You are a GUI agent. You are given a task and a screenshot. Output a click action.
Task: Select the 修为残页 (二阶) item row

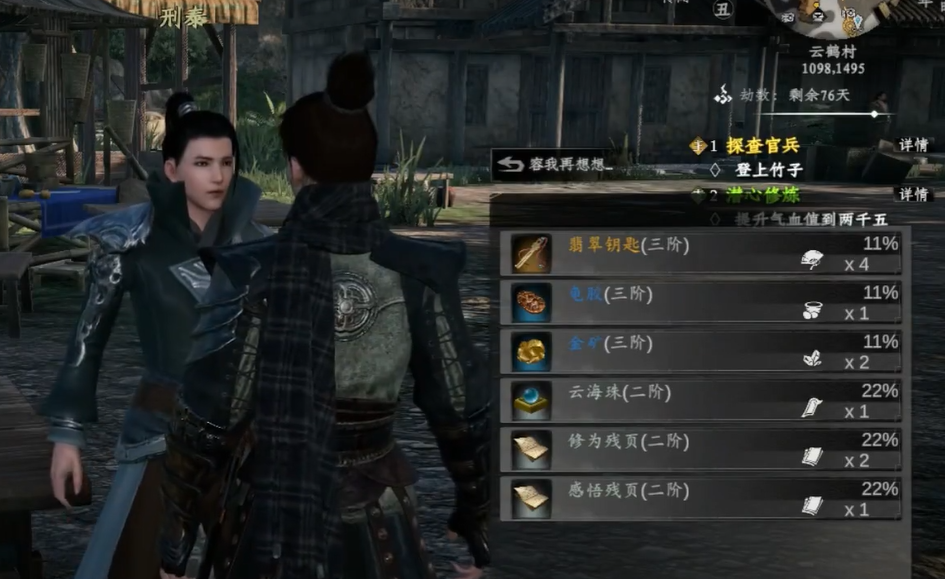click(702, 450)
